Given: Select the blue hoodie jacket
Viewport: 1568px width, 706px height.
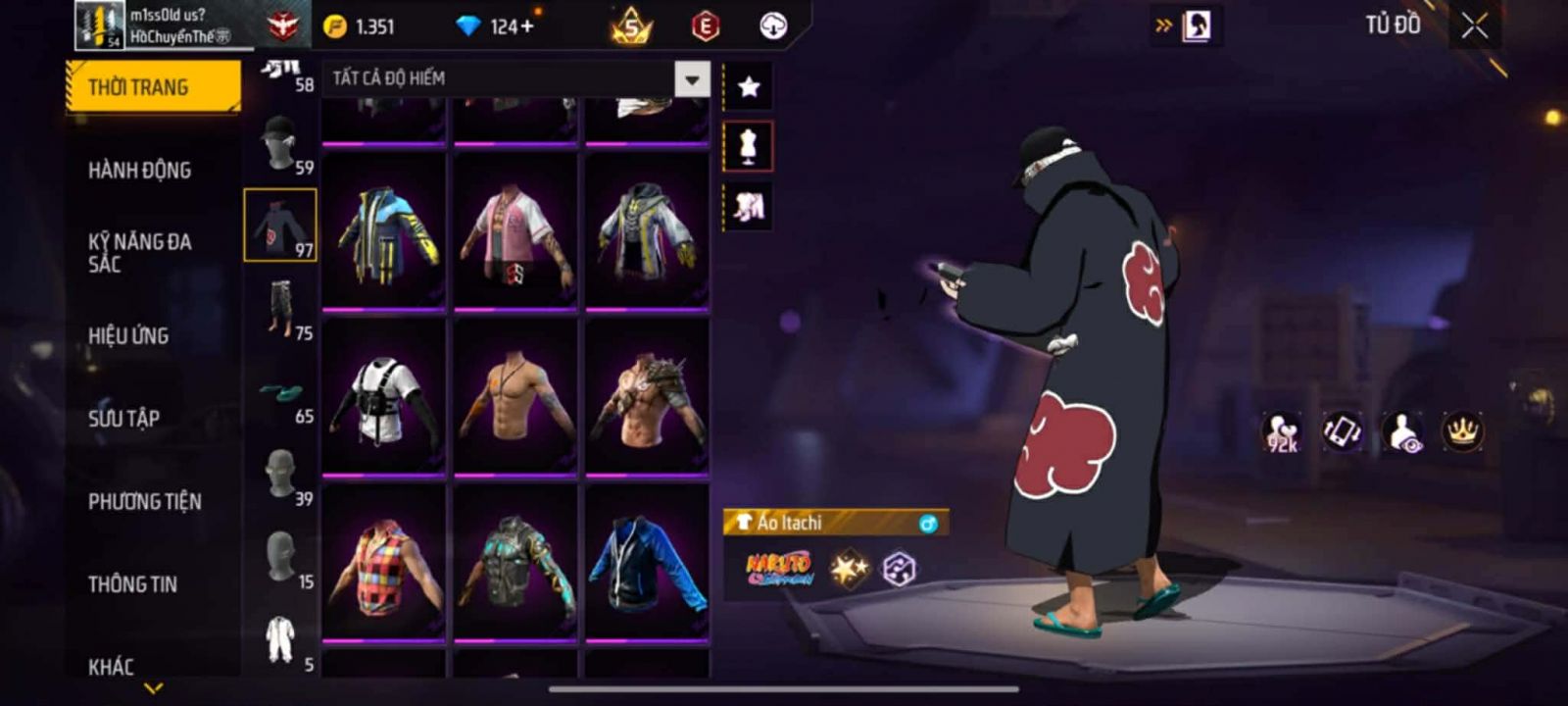Looking at the screenshot, I should 646,565.
